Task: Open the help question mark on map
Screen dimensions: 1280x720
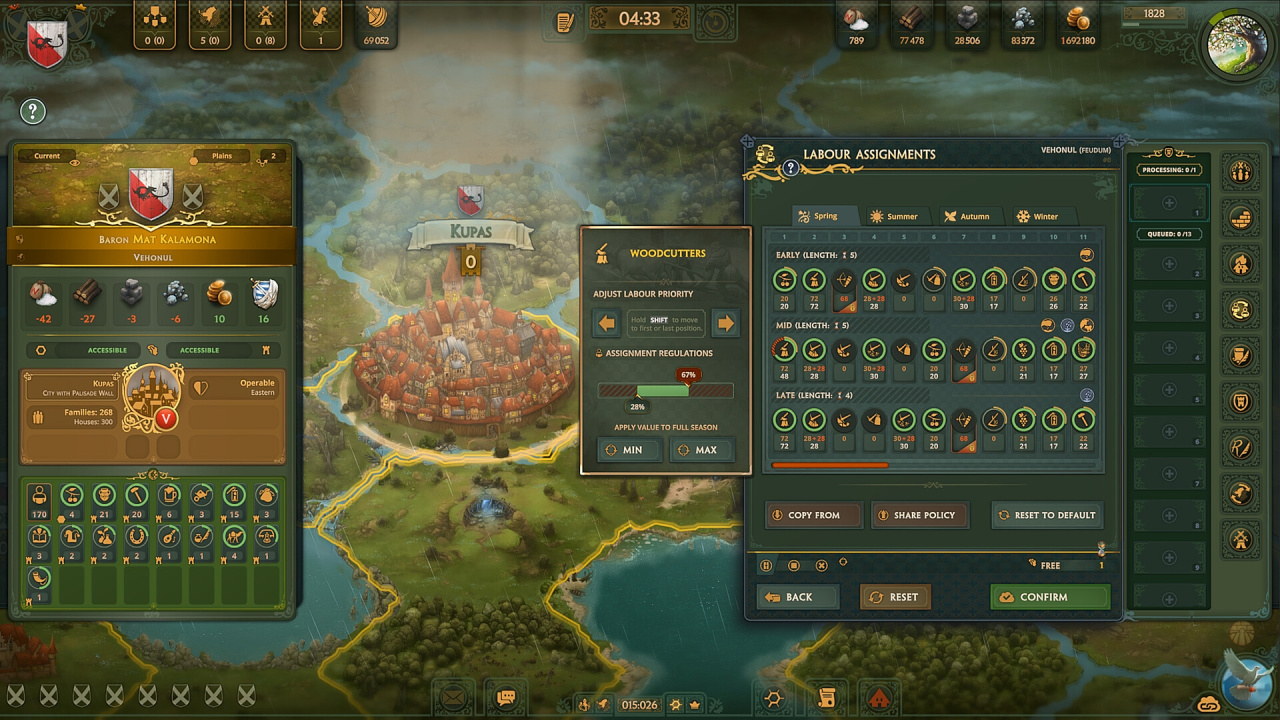Action: coord(33,111)
